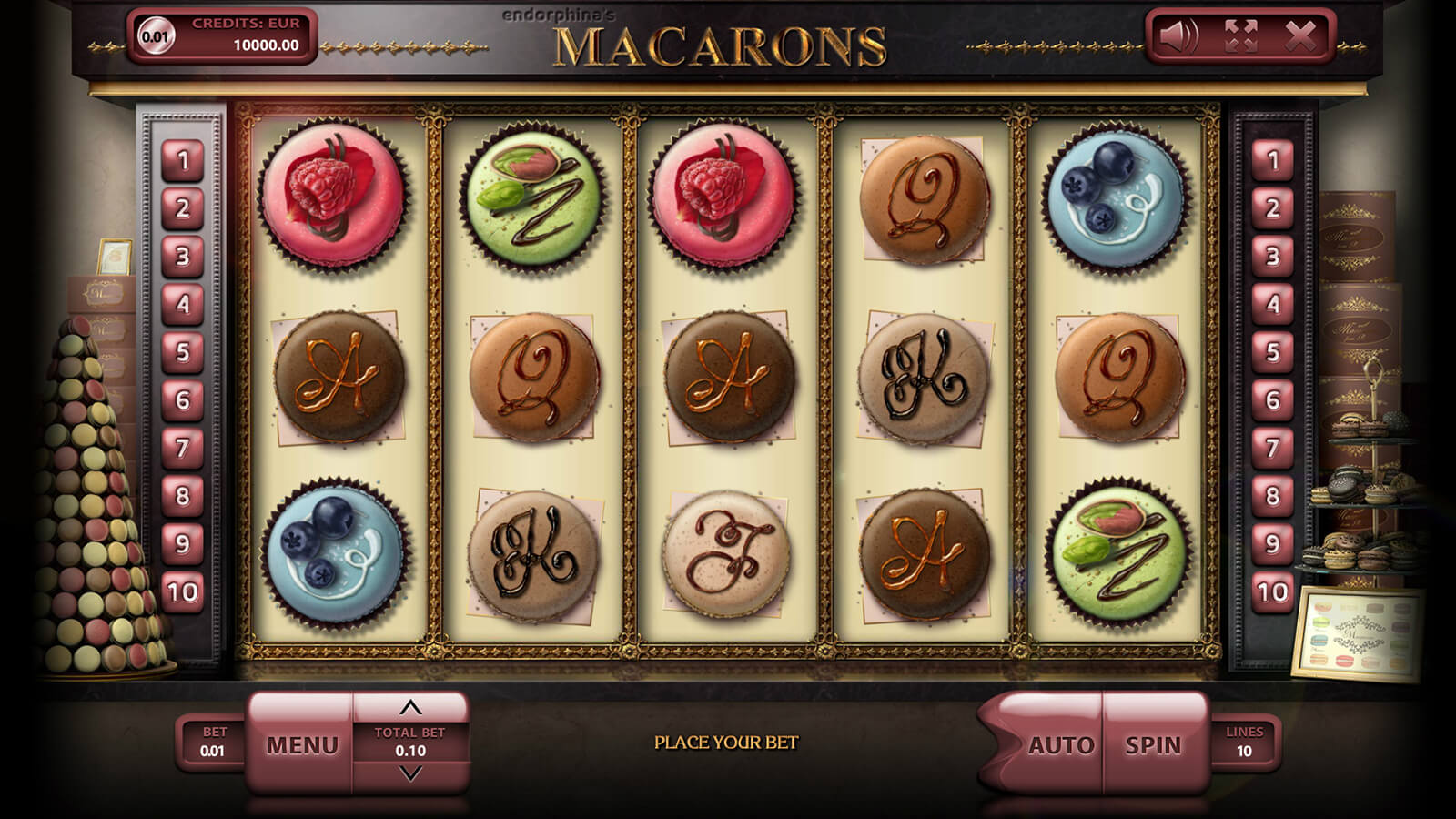
Task: Adjust the LINES count panel
Action: pyautogui.click(x=1244, y=743)
